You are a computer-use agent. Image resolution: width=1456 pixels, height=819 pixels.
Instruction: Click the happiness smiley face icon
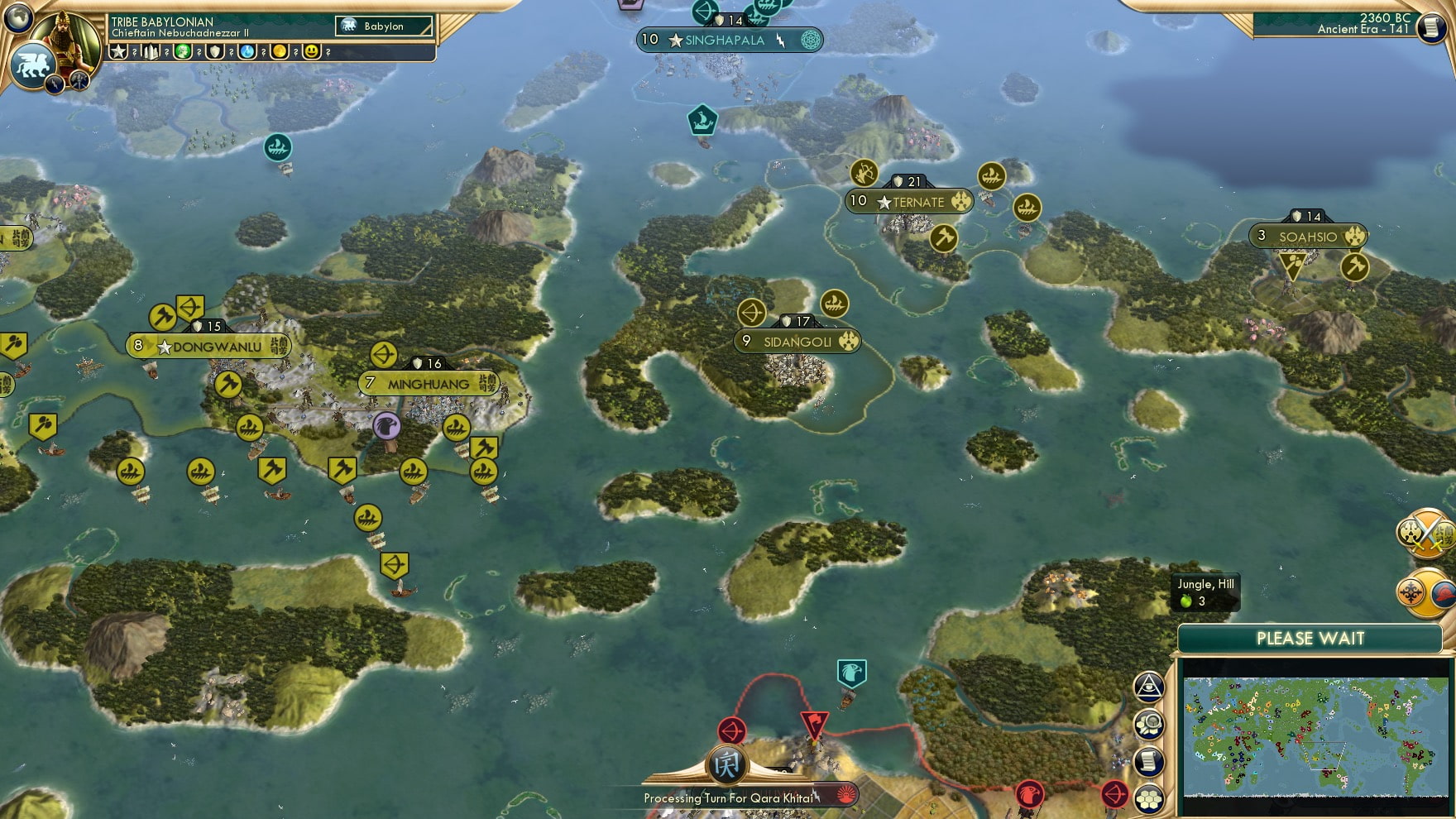tap(311, 52)
